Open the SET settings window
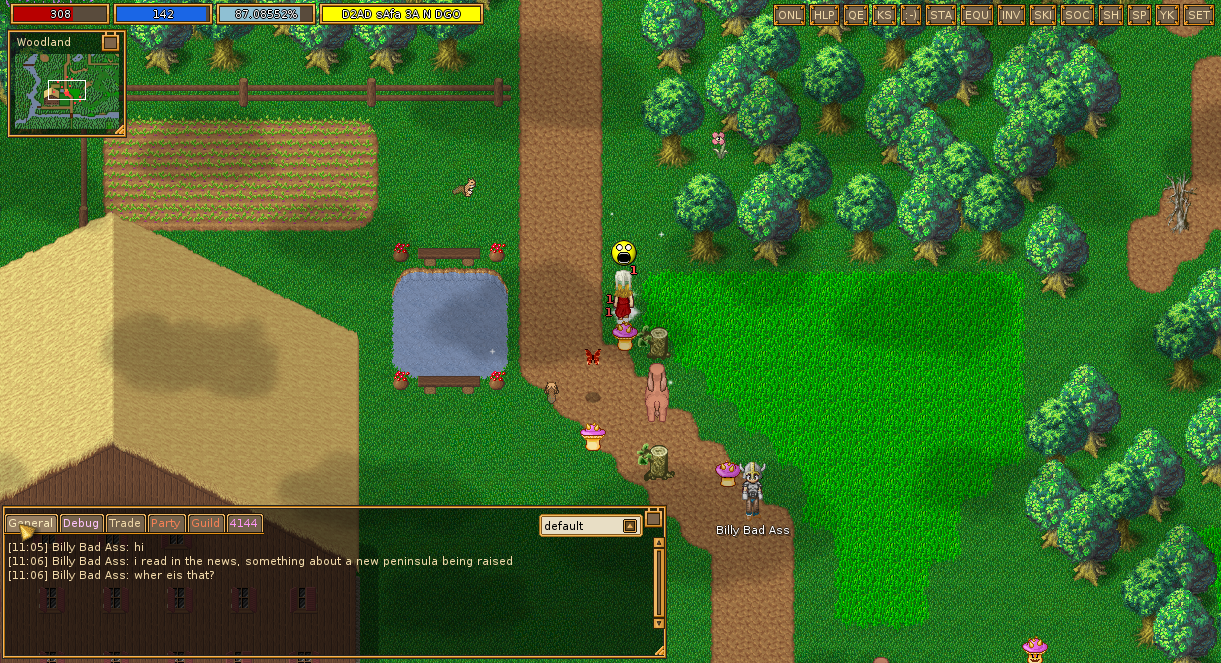 1198,15
